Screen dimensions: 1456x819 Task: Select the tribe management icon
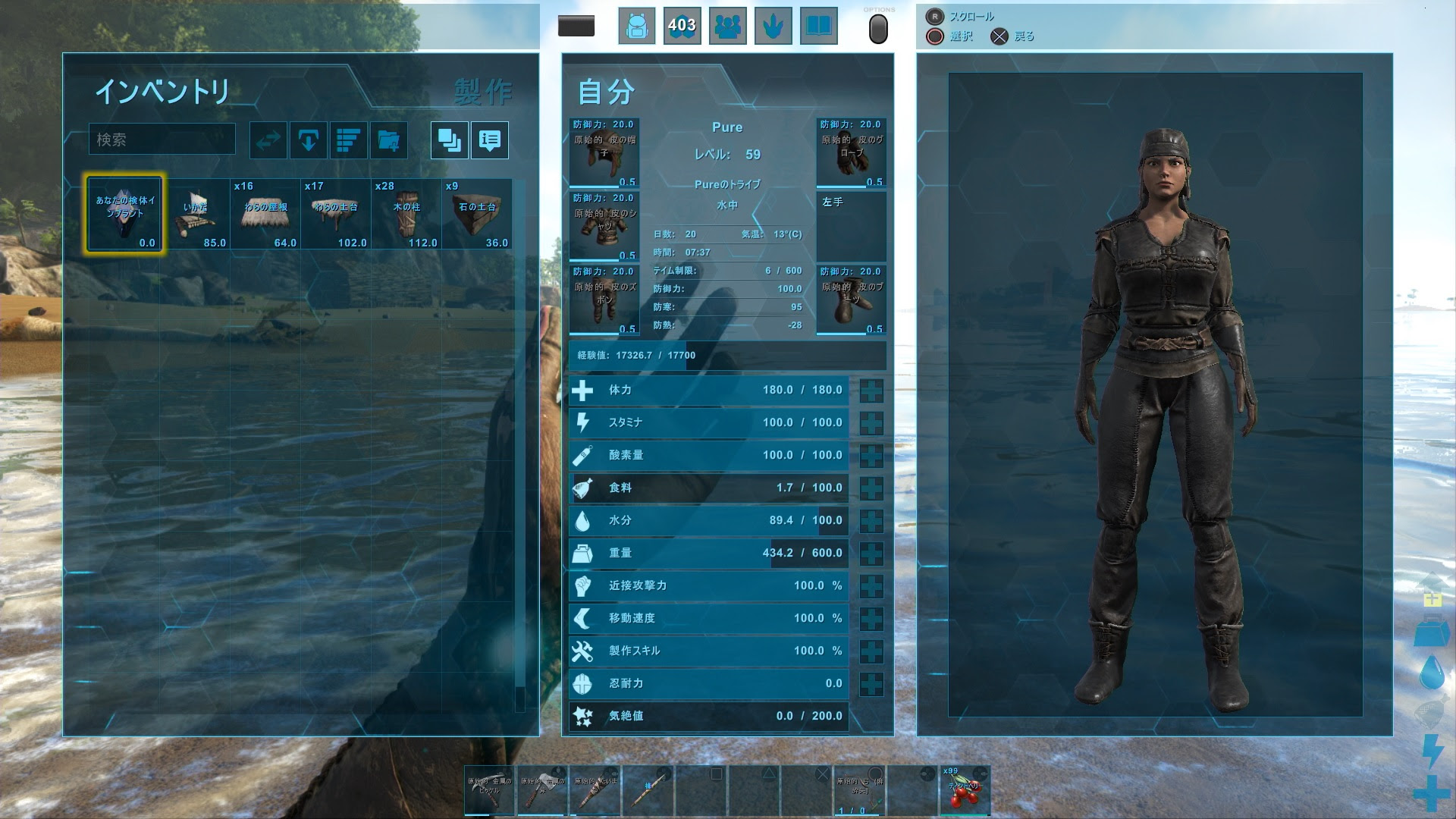coord(727,25)
